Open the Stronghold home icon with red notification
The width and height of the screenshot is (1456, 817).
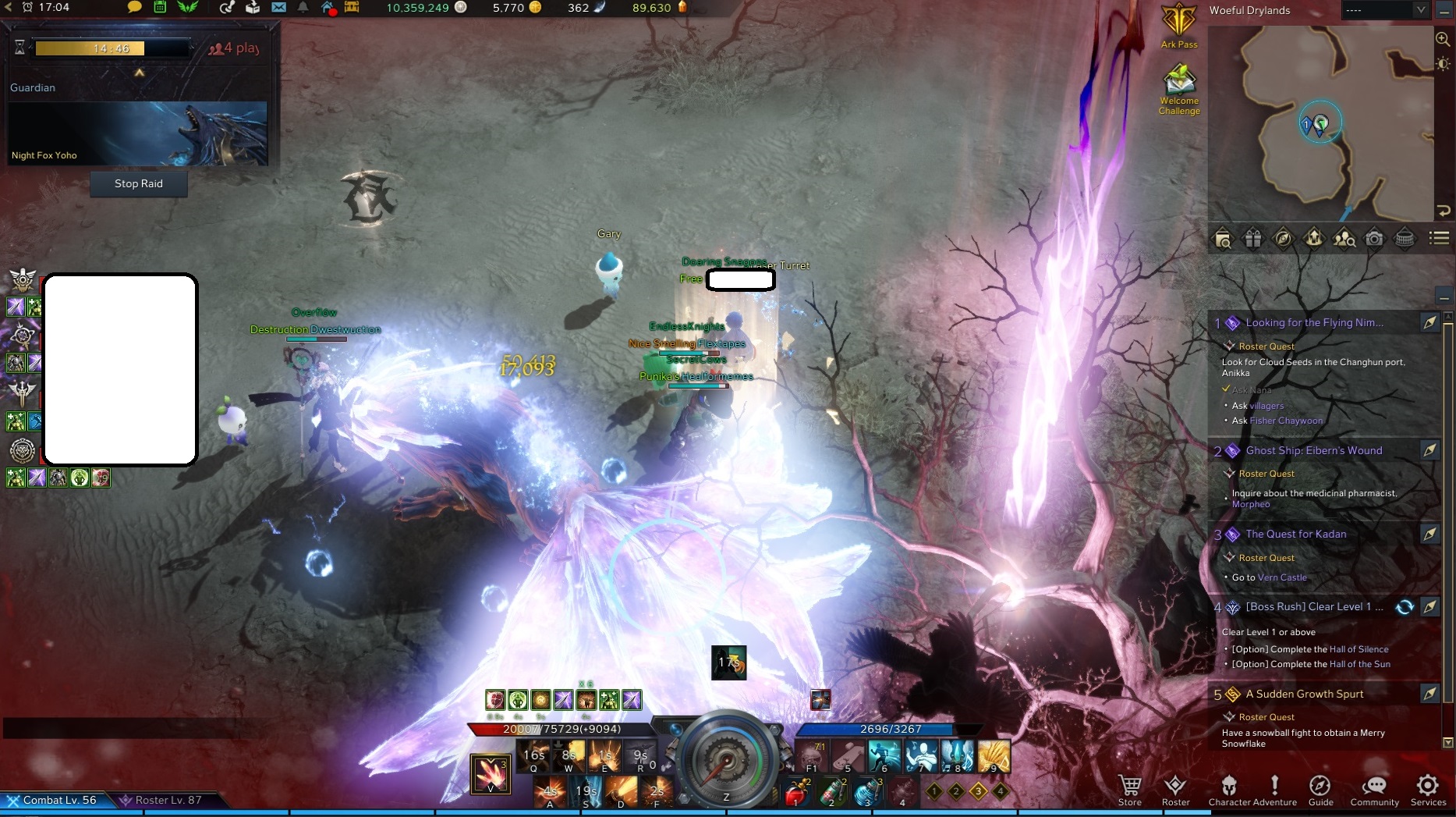[x=328, y=8]
